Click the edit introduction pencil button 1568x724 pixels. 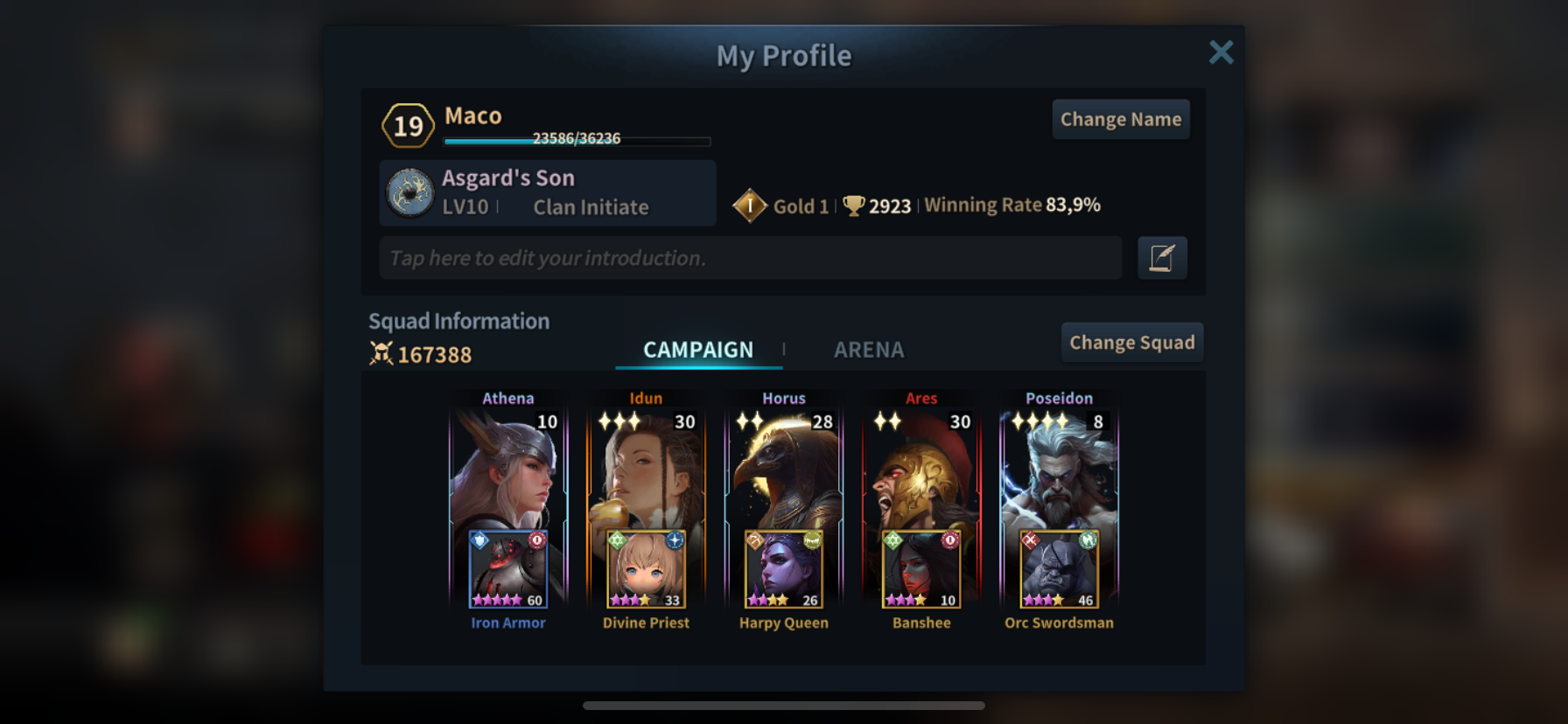(x=1162, y=258)
